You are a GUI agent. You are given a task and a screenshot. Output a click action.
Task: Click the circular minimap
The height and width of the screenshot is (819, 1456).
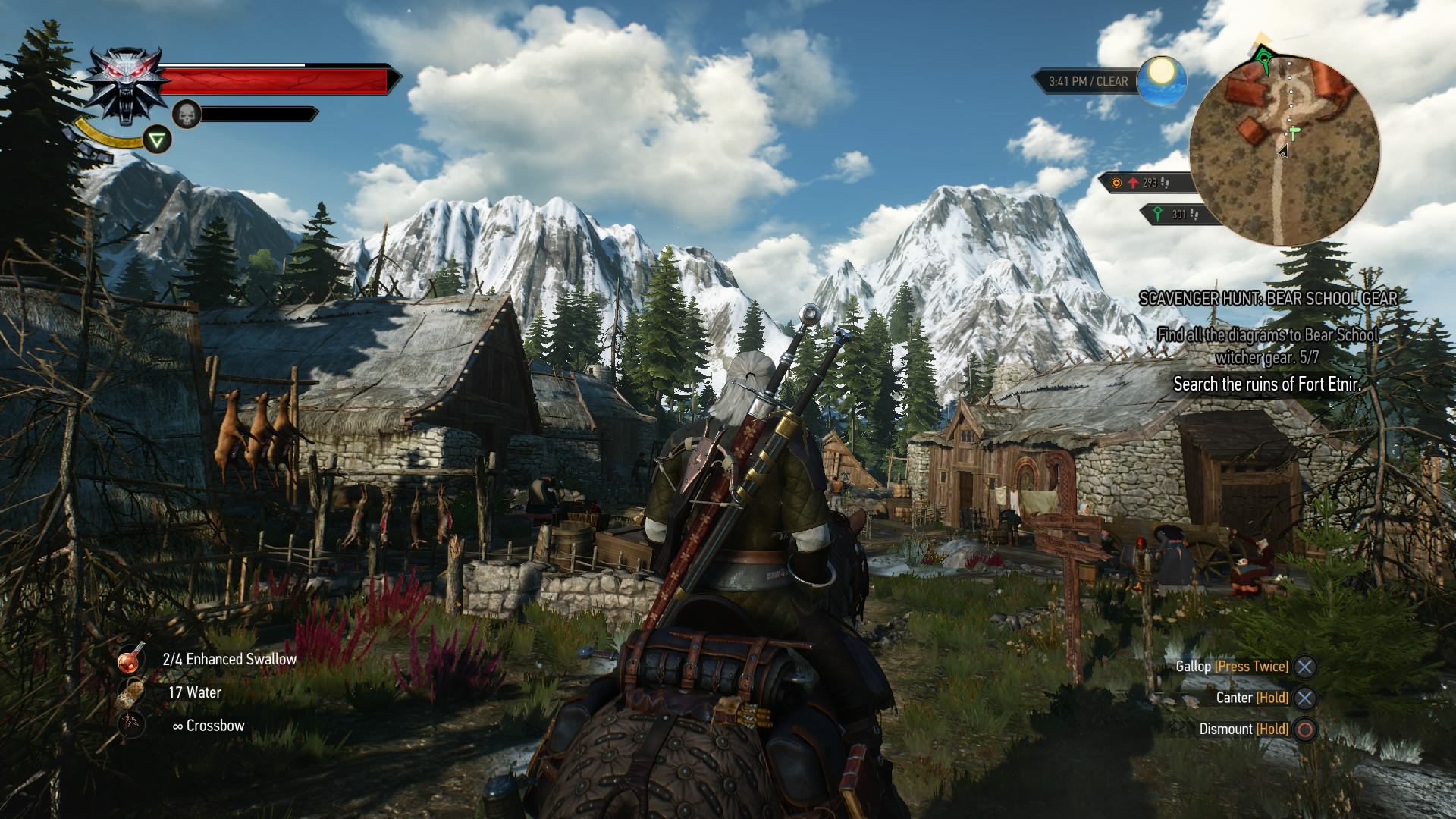[x=1284, y=149]
